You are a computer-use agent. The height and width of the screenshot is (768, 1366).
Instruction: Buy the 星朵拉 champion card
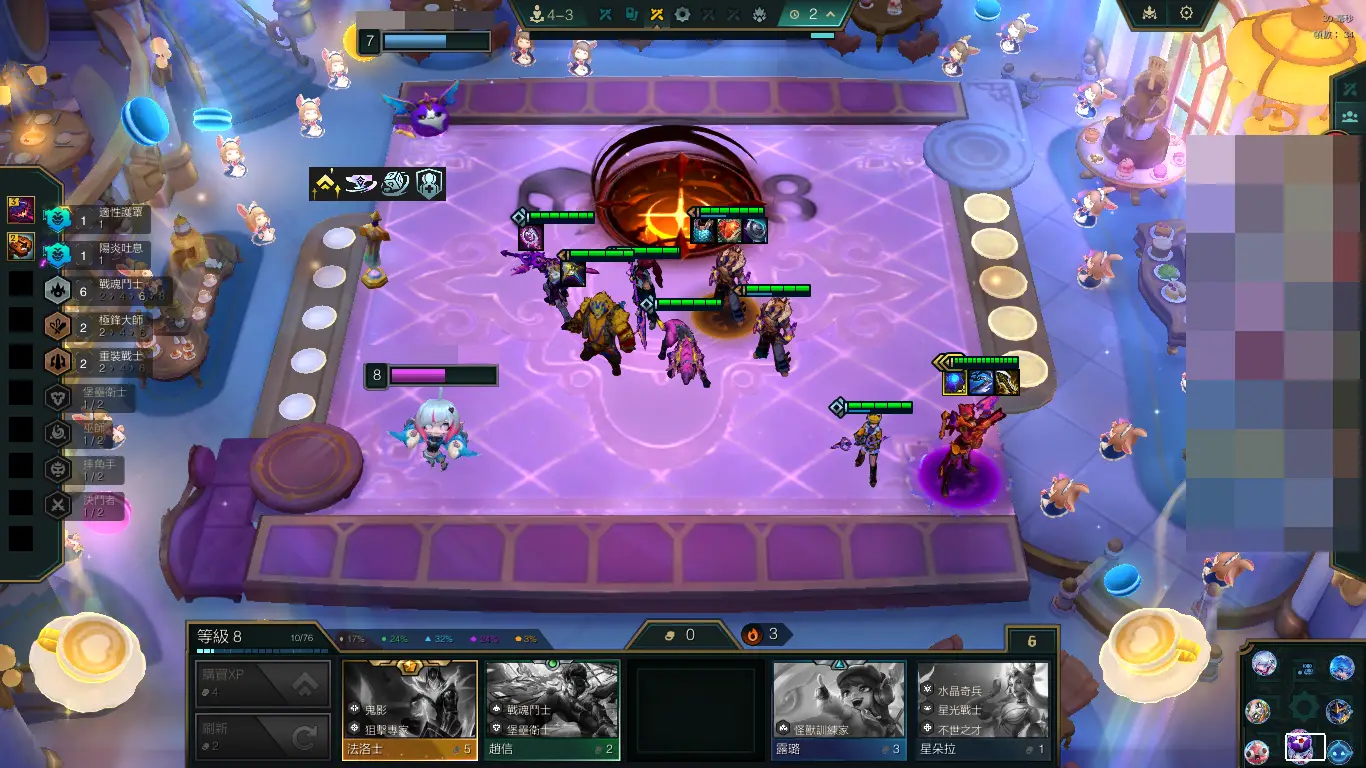click(982, 709)
